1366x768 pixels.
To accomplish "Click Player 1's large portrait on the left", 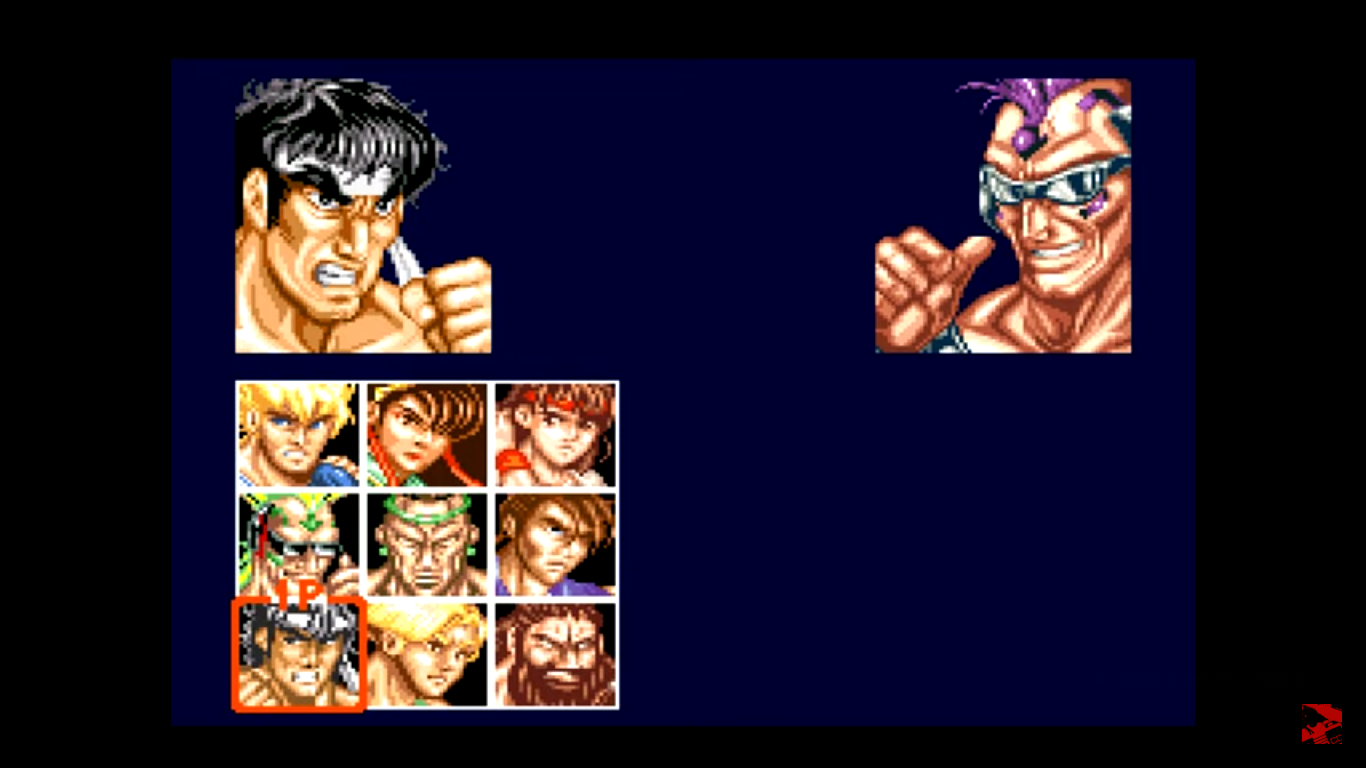I will 362,215.
